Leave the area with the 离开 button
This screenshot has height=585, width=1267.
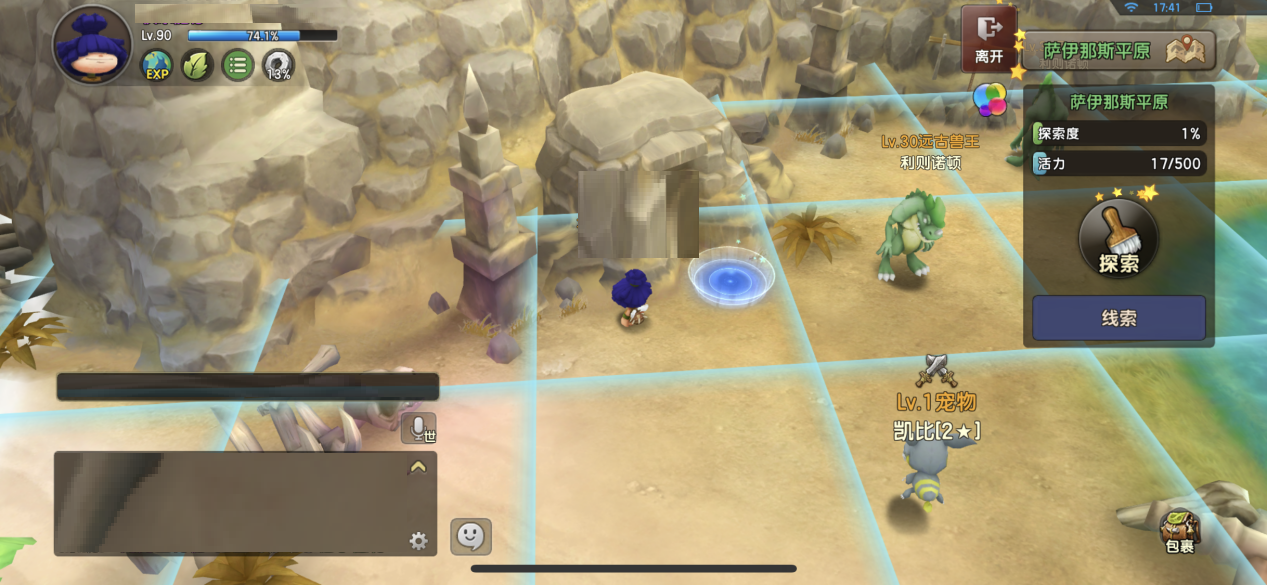tap(989, 38)
